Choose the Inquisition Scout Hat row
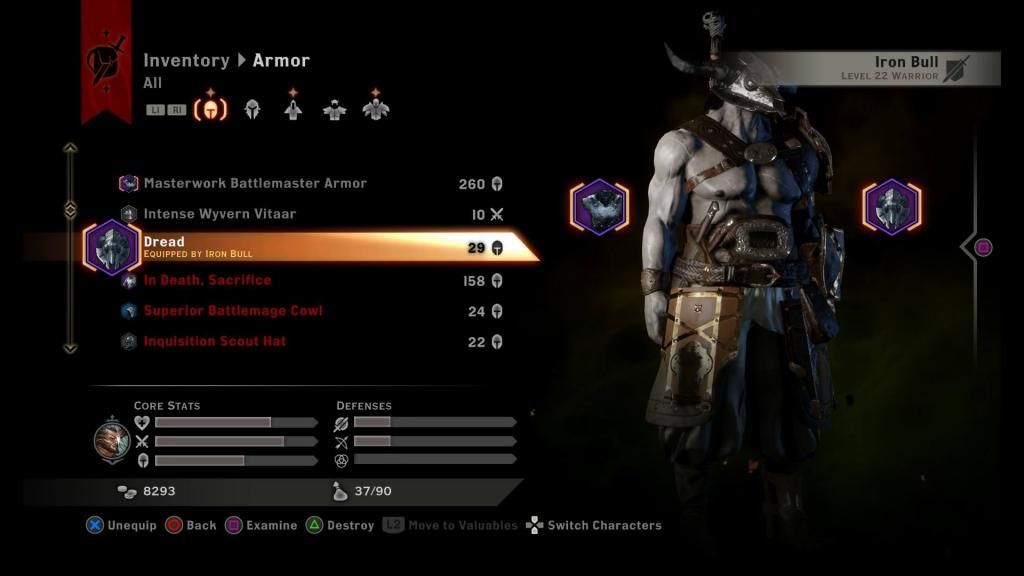1024x576 pixels. click(x=215, y=342)
